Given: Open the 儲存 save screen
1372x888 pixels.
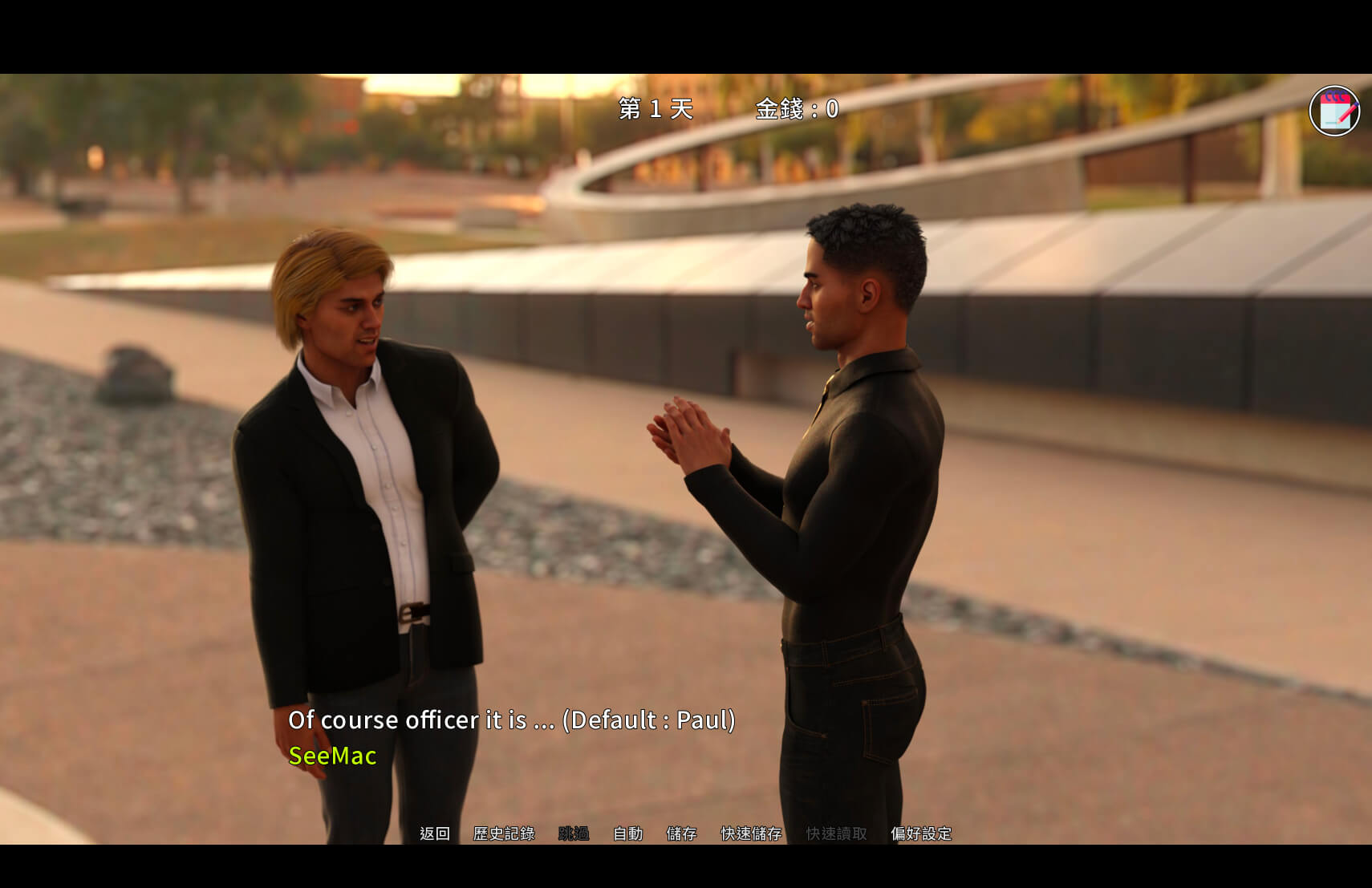Looking at the screenshot, I should click(x=681, y=833).
